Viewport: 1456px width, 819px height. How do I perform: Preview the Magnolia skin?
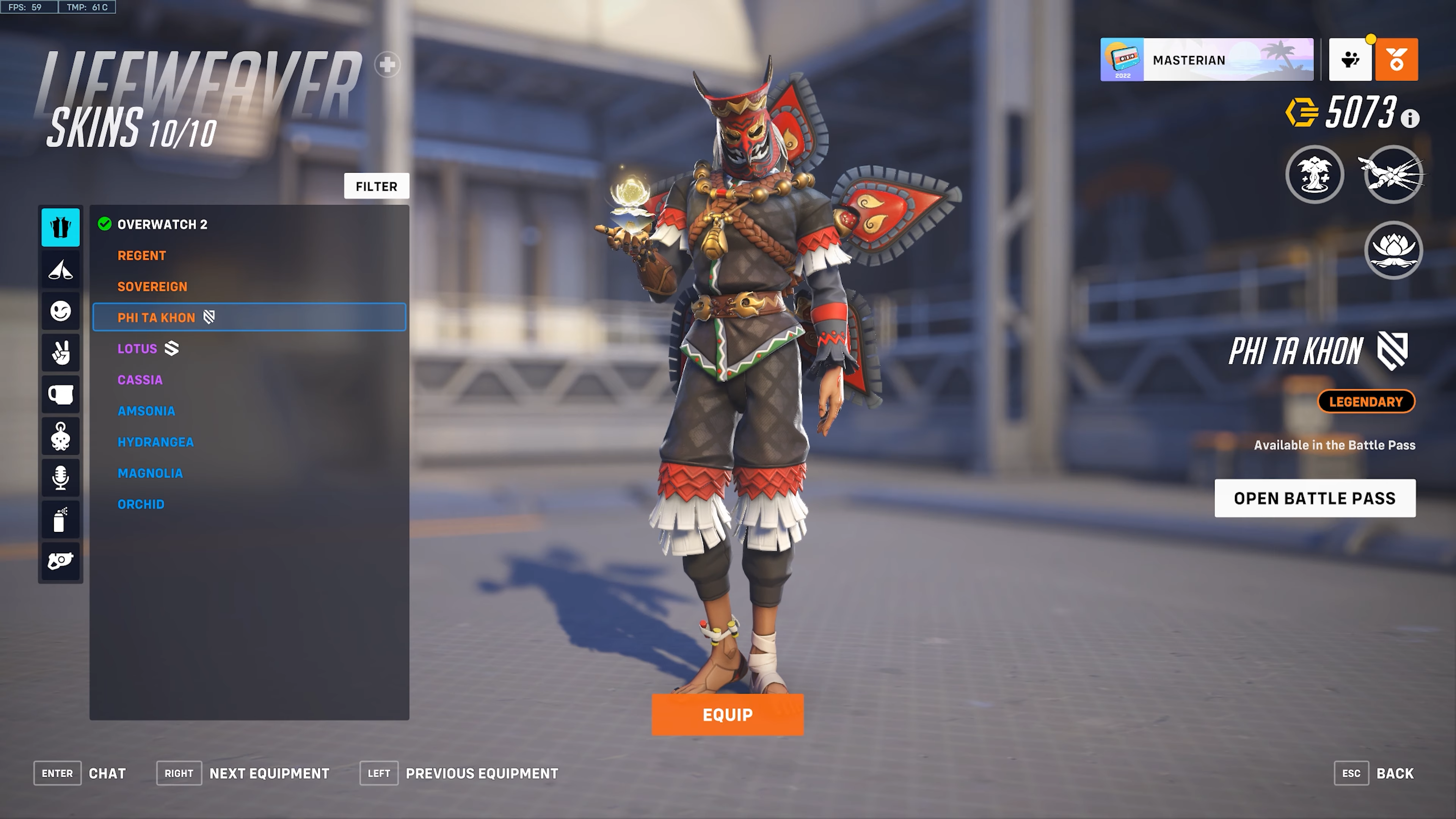(x=151, y=473)
